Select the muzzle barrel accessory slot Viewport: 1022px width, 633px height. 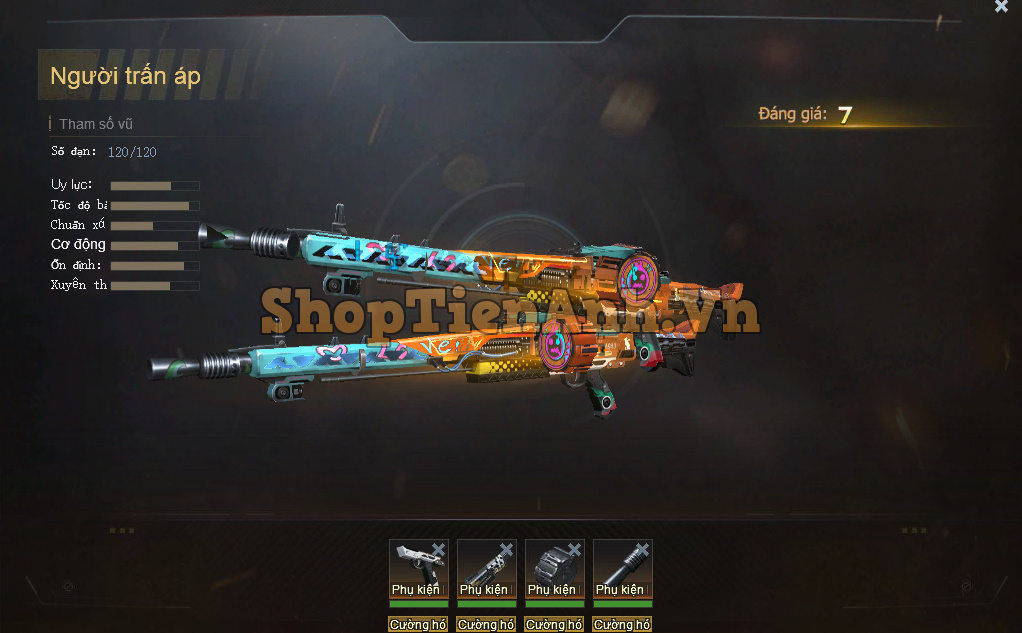621,568
